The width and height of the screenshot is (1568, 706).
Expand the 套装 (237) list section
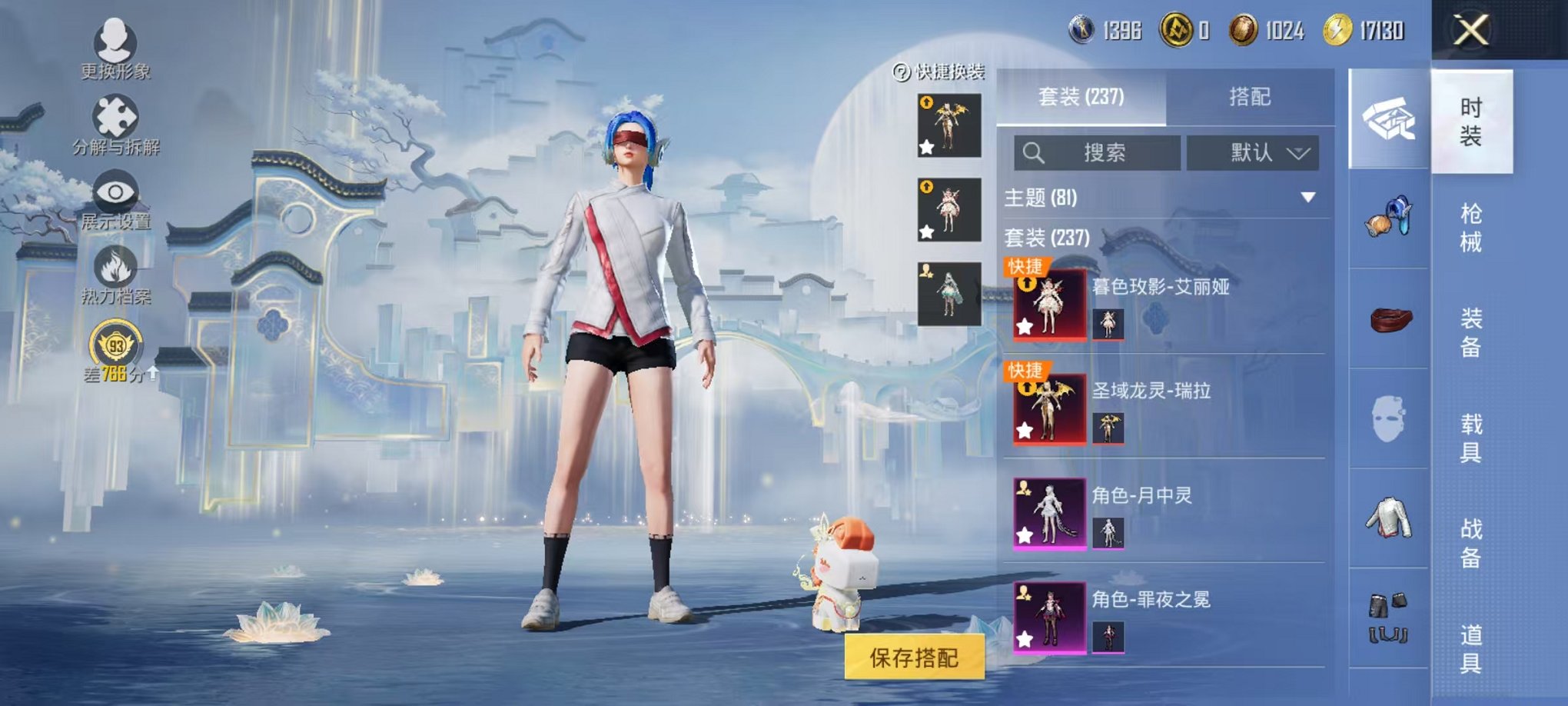click(x=1045, y=238)
